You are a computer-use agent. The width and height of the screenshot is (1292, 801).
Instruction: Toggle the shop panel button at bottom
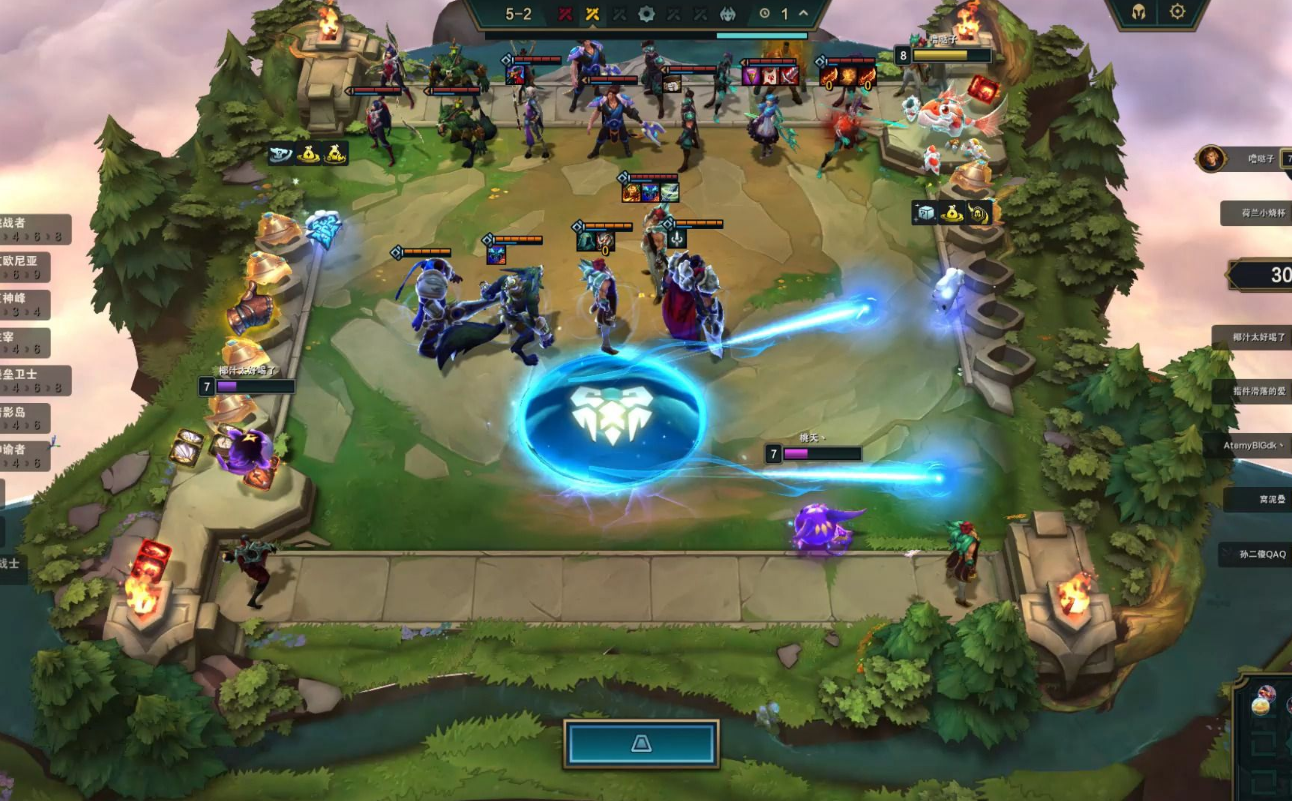click(x=641, y=744)
